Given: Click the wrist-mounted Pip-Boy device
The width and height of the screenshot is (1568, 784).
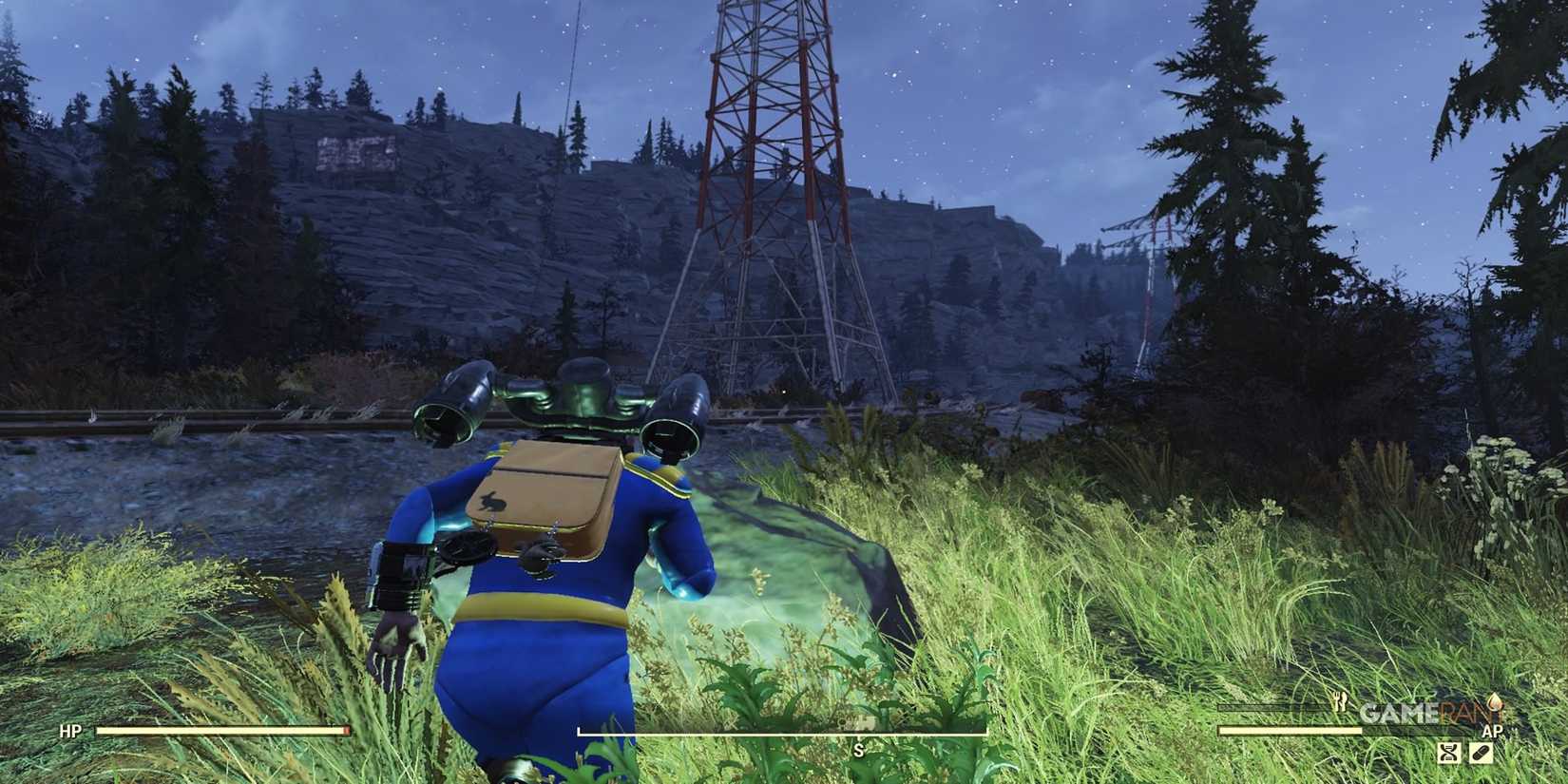Looking at the screenshot, I should tap(401, 573).
